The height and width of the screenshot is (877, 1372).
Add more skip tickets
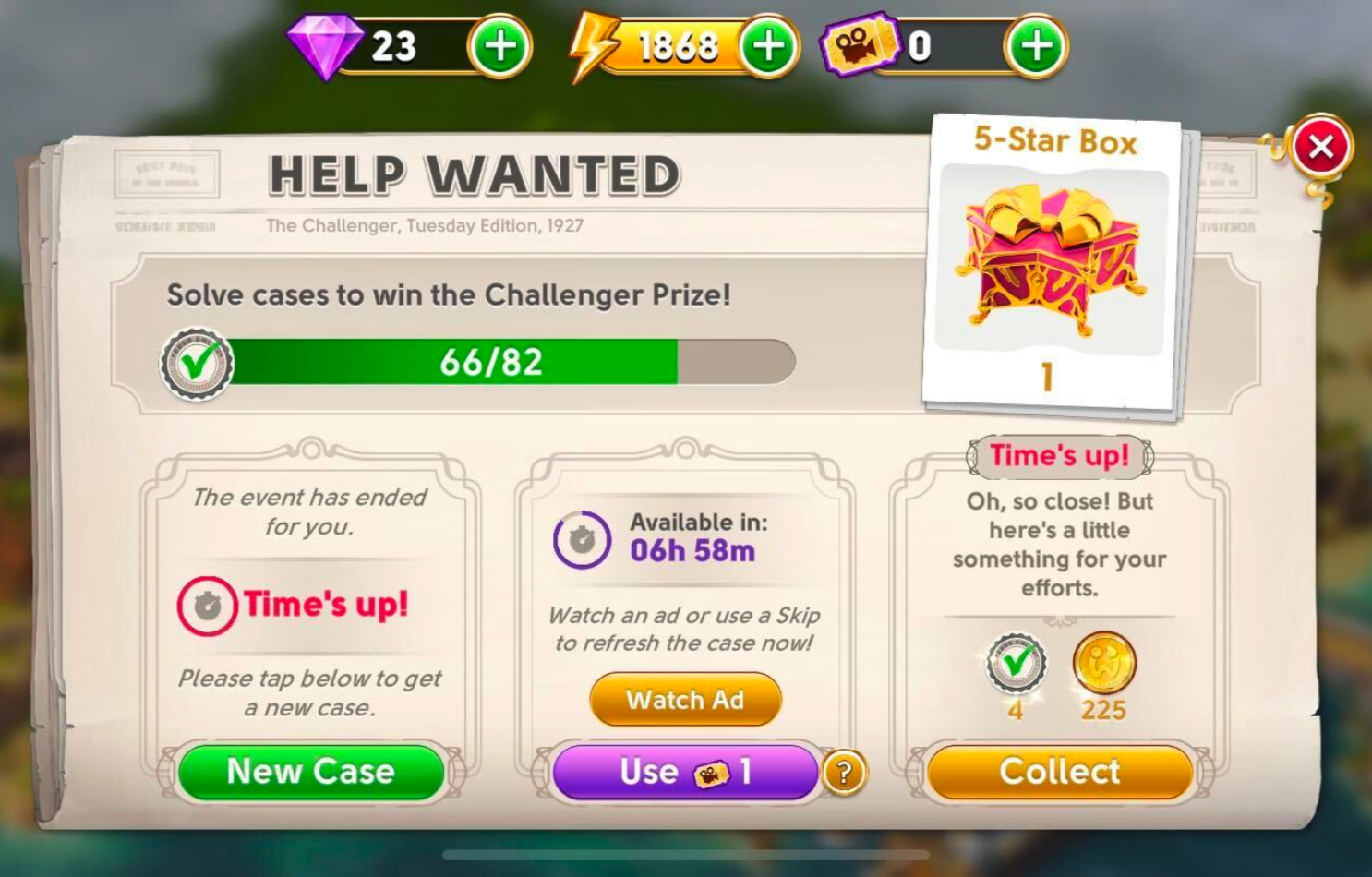click(1036, 46)
